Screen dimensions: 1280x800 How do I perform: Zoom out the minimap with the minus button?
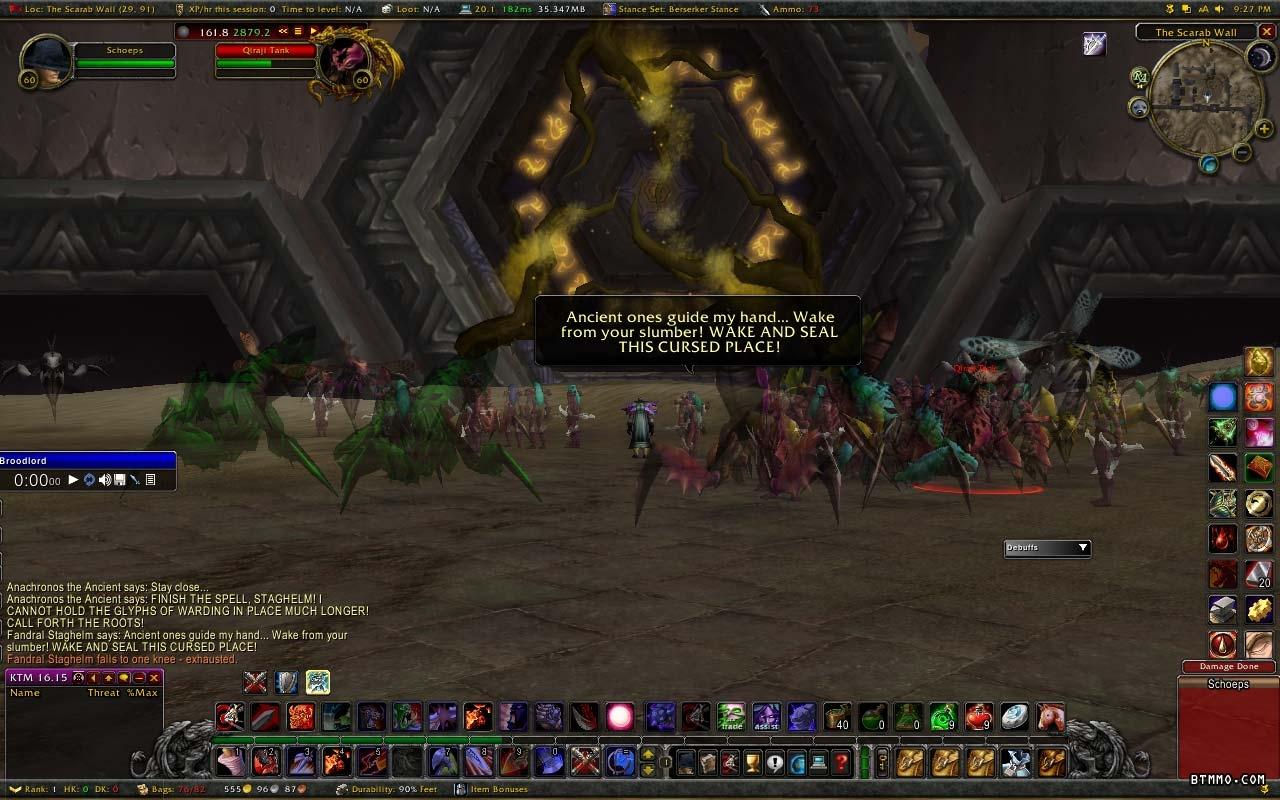click(x=1242, y=153)
